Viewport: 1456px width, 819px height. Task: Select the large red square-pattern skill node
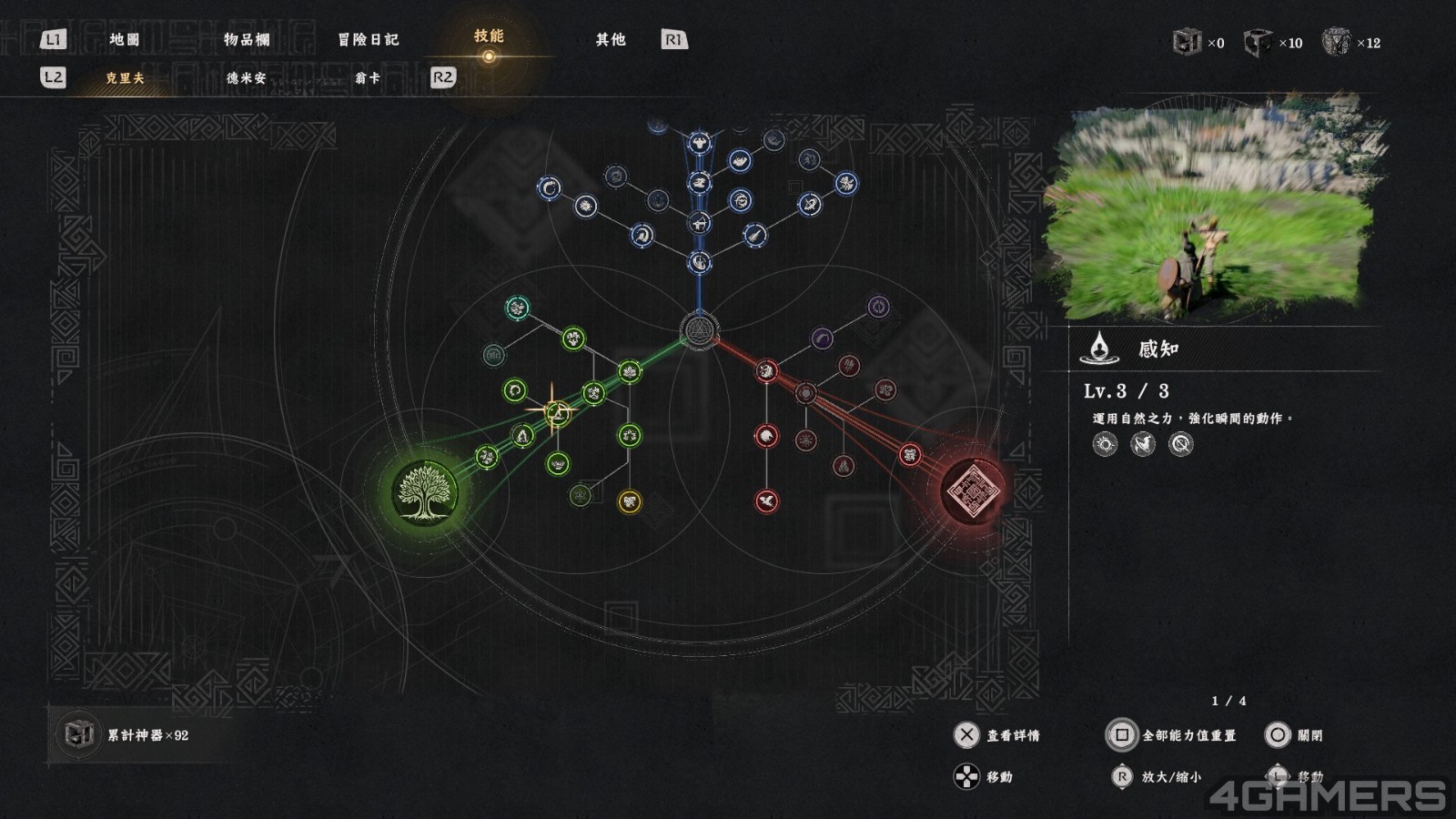(973, 491)
